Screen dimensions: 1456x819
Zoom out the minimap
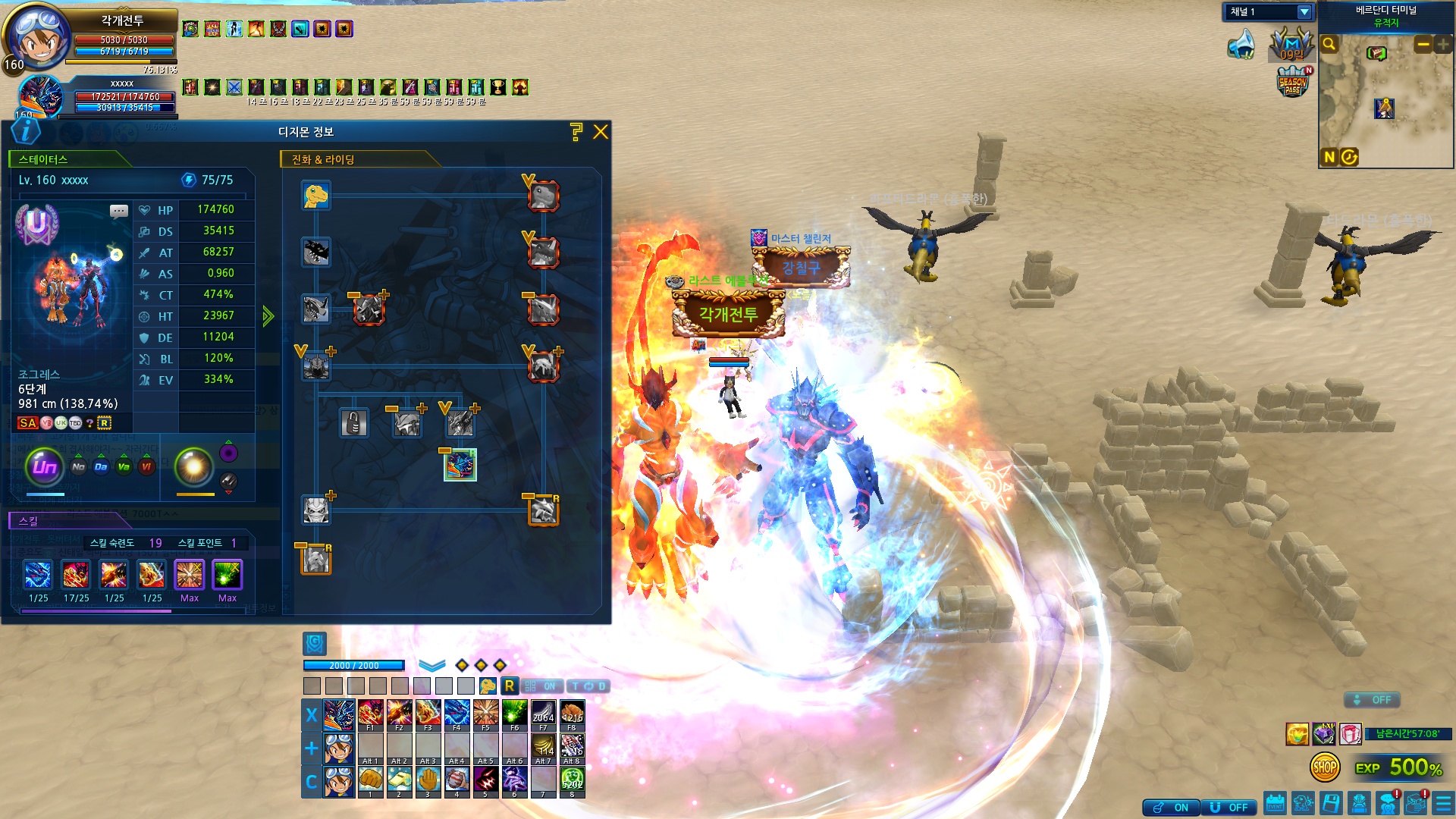pos(1423,45)
